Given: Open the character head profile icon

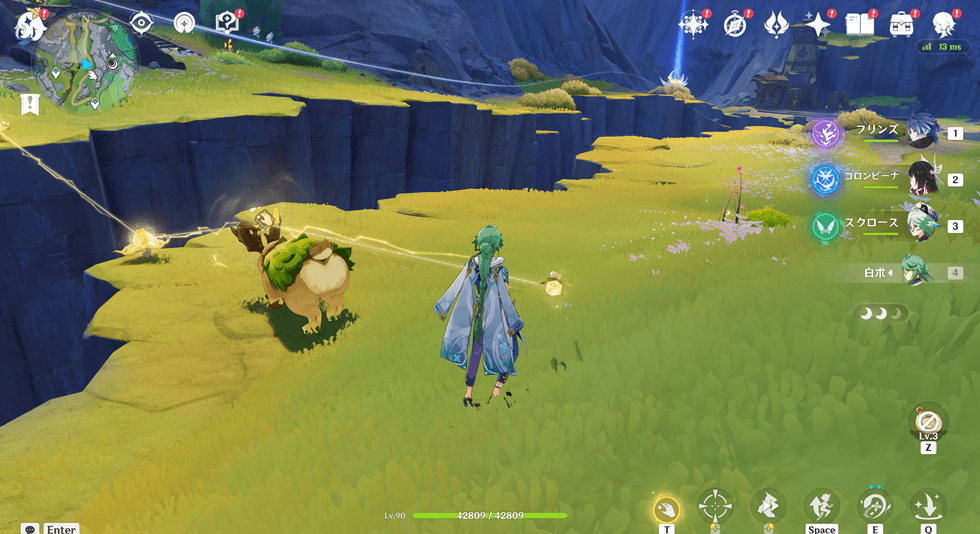Looking at the screenshot, I should [x=943, y=24].
